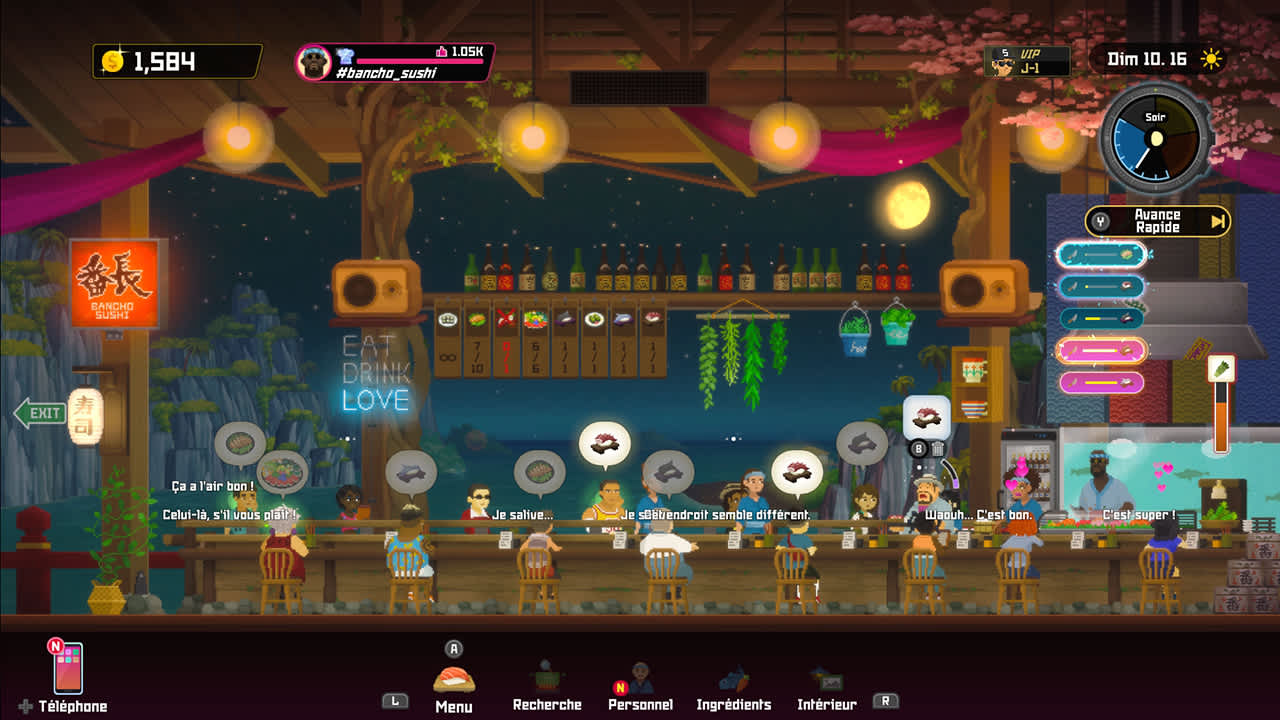The height and width of the screenshot is (720, 1280).
Task: Go to the Intérieur tab
Action: [x=826, y=684]
